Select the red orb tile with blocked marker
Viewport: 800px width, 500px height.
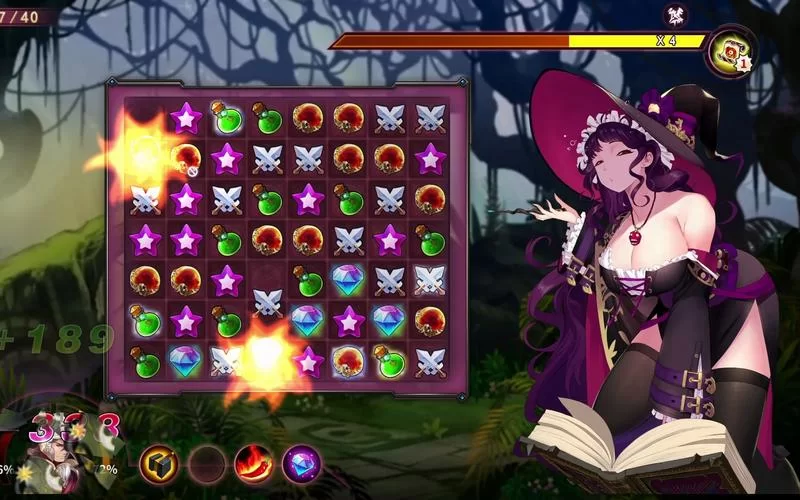pos(186,158)
